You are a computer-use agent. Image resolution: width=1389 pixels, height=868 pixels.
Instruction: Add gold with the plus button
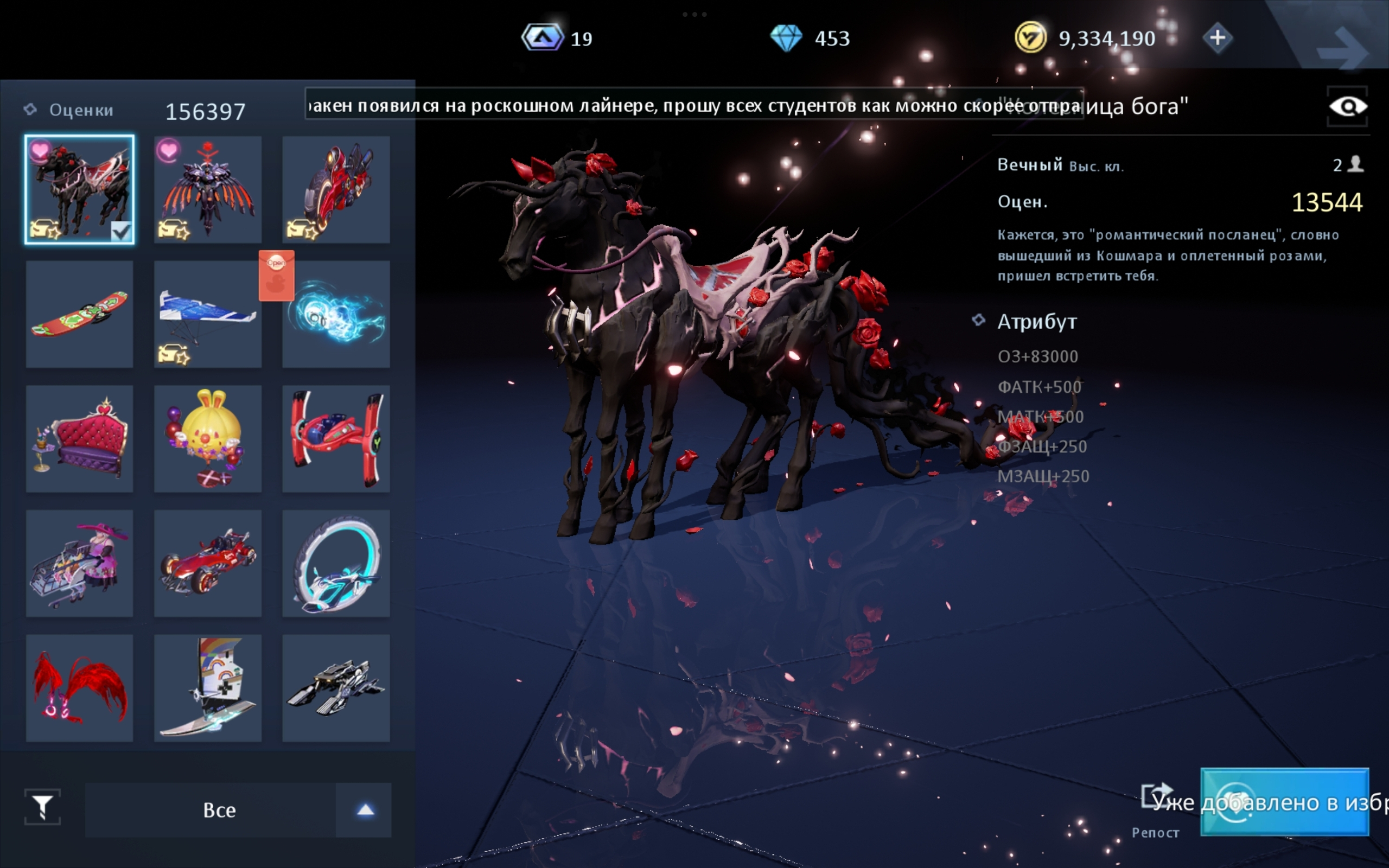pos(1218,39)
